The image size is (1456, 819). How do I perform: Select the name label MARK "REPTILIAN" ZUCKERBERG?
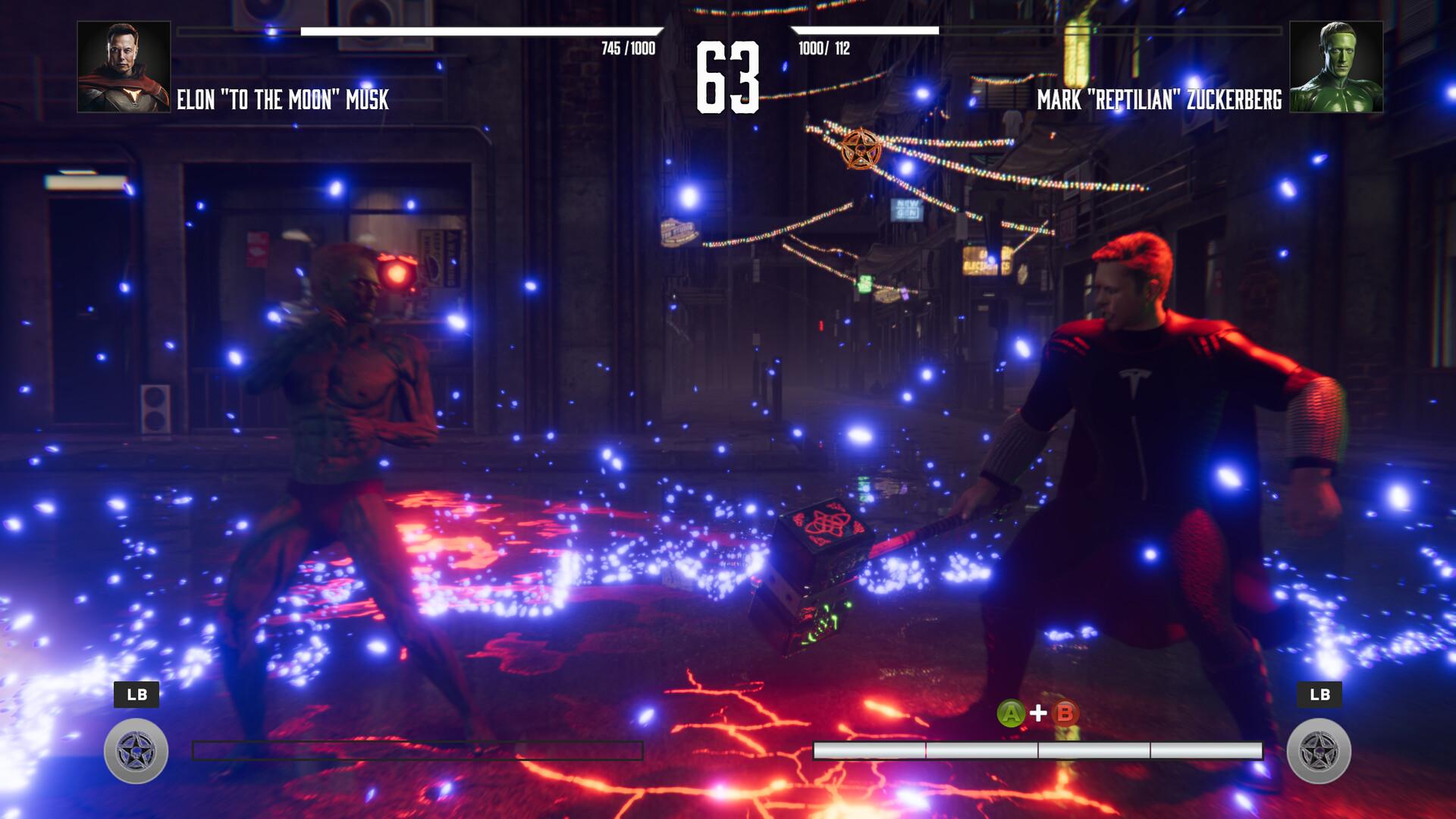click(x=1160, y=97)
